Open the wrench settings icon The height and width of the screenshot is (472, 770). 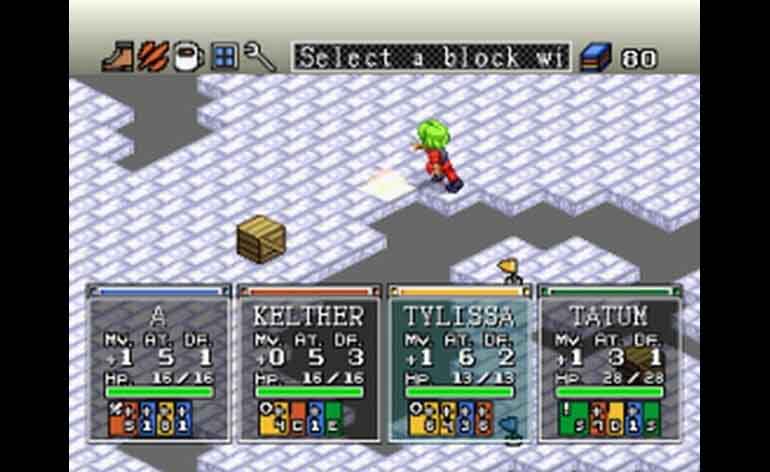(x=260, y=56)
